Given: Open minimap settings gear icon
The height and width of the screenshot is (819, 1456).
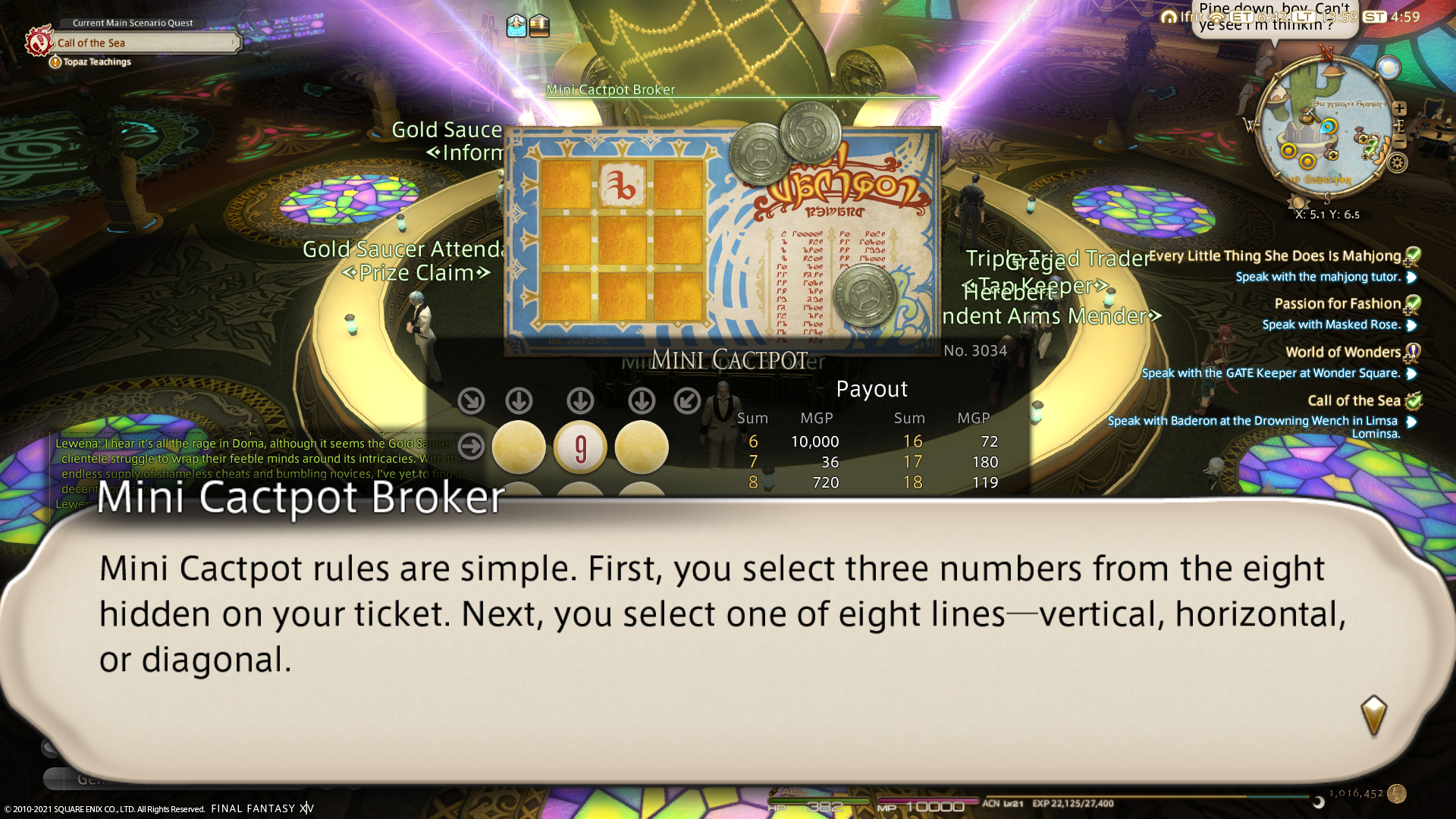Looking at the screenshot, I should tap(1398, 162).
